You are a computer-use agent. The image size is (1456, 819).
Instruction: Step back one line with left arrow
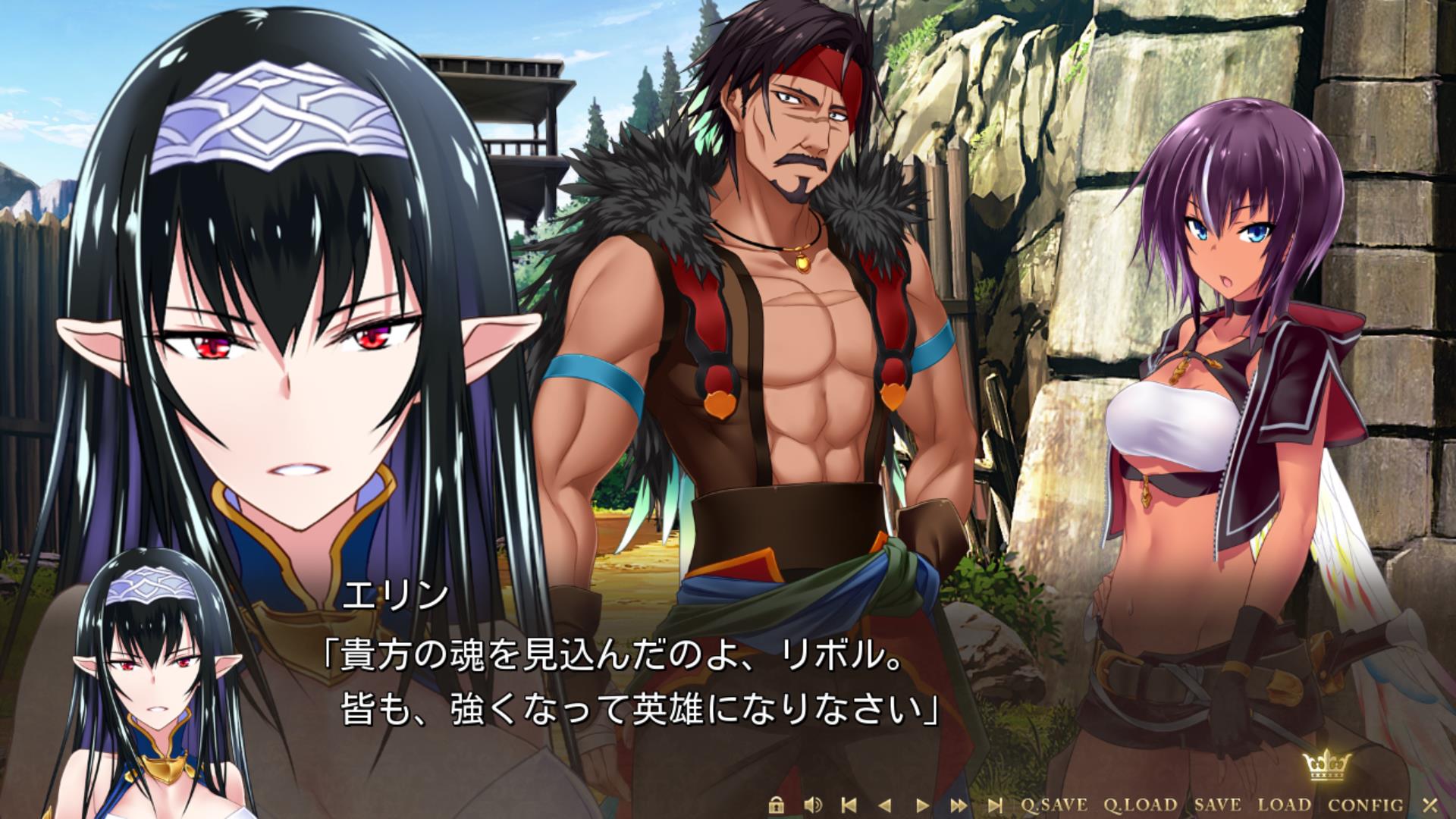885,805
